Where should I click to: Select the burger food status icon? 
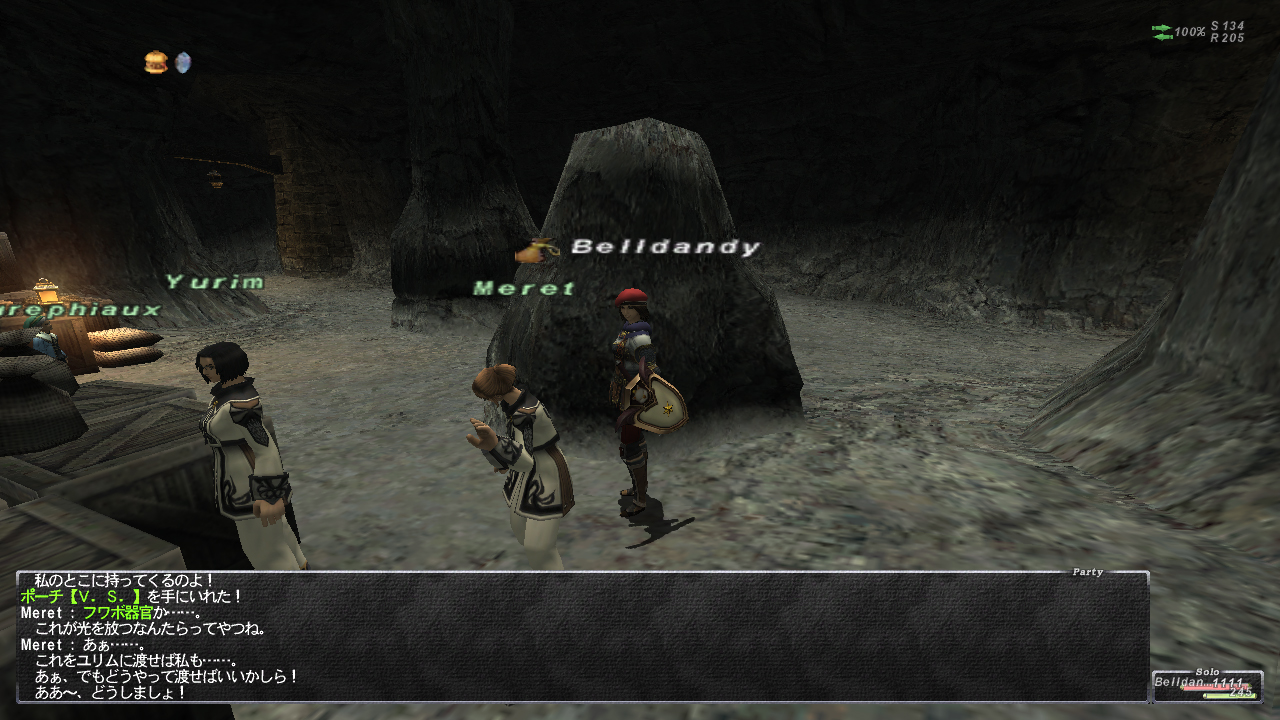pos(155,63)
